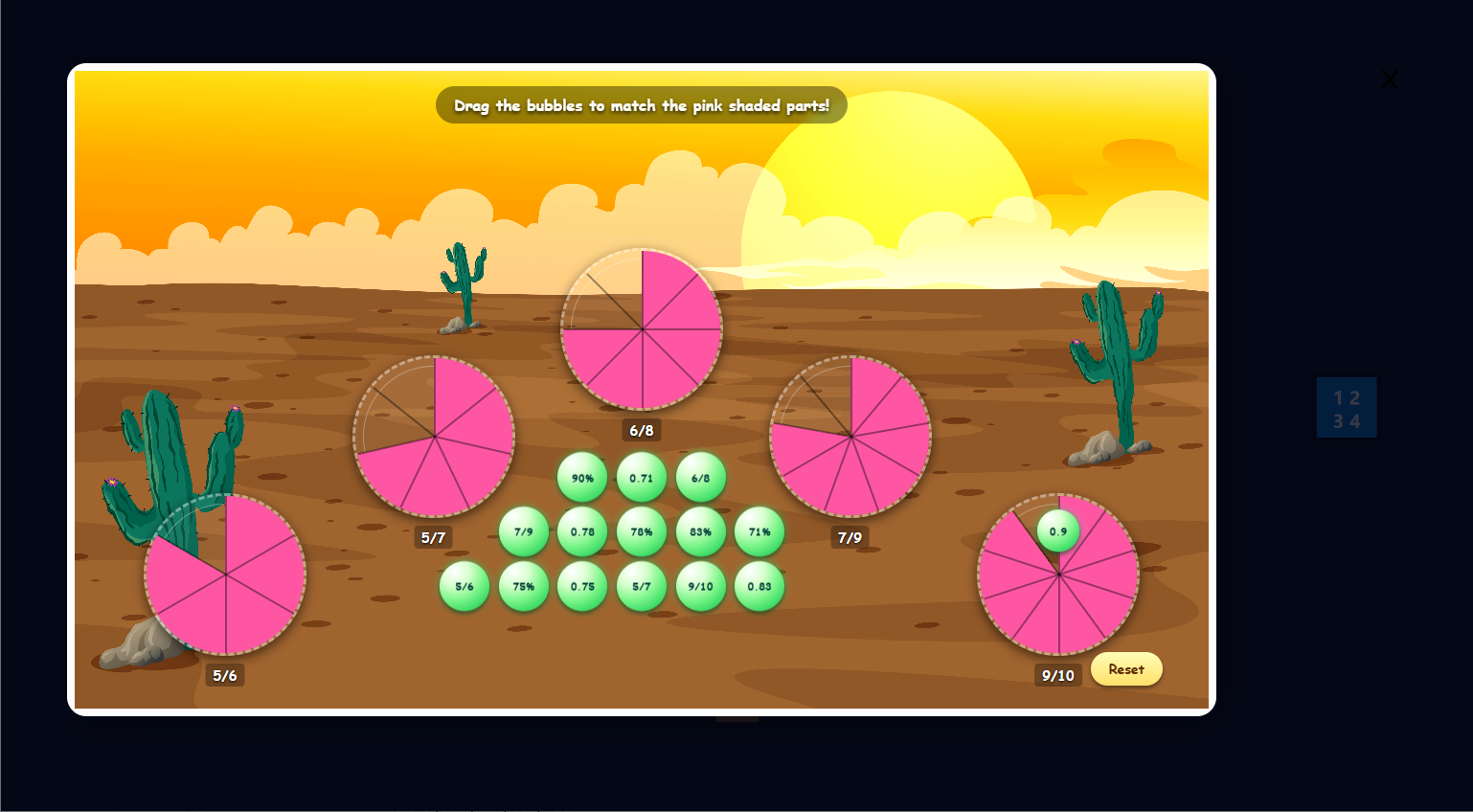Choose the 78% bubble
The image size is (1473, 812).
point(642,531)
